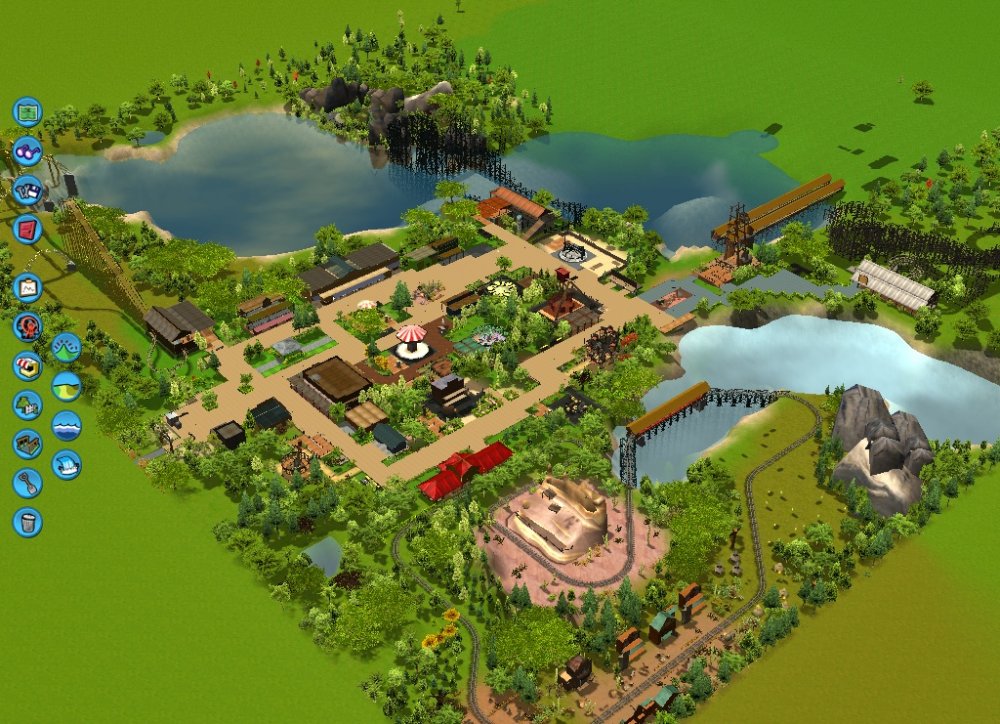This screenshot has height=724, width=1000.
Task: Open the graph chart clipboard button
Action: click(27, 288)
